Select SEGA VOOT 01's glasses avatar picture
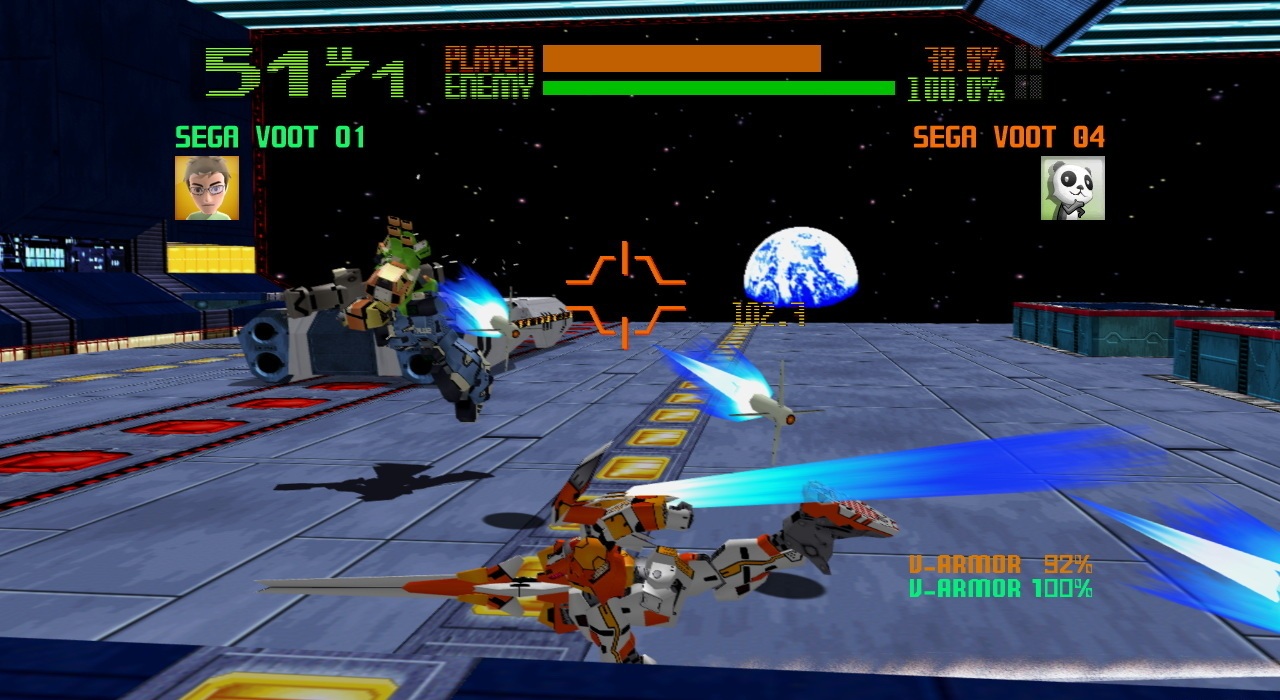The width and height of the screenshot is (1280, 700). point(207,187)
